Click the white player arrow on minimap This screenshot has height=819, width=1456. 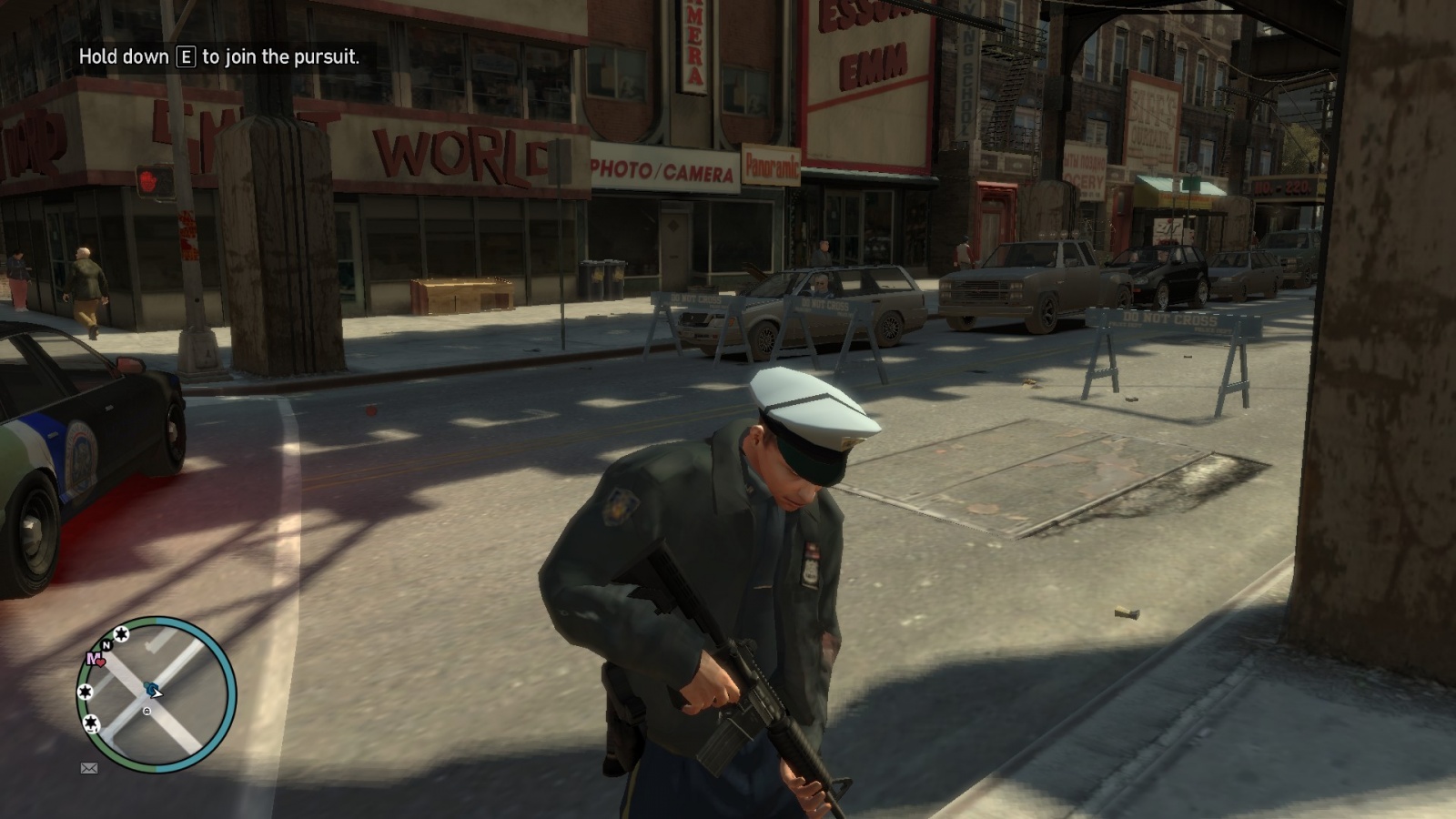pyautogui.click(x=157, y=693)
